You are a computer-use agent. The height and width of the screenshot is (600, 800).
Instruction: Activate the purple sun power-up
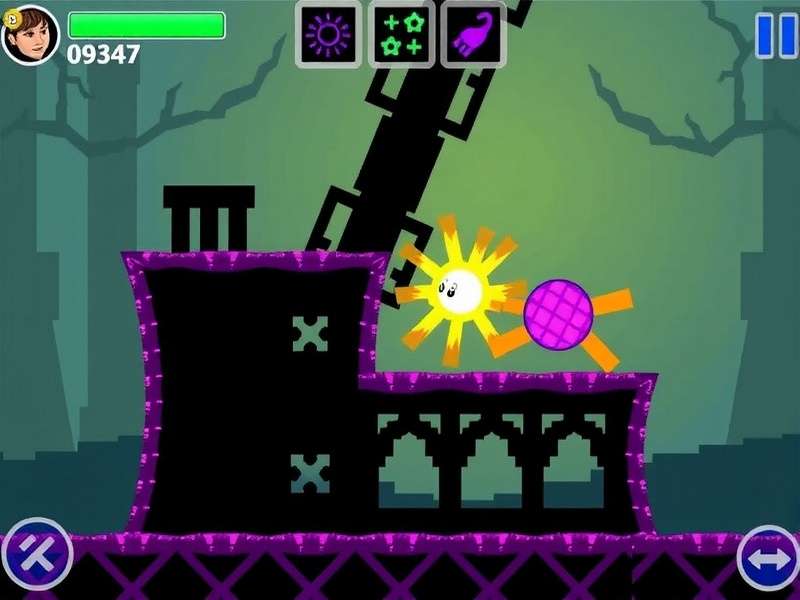(327, 35)
